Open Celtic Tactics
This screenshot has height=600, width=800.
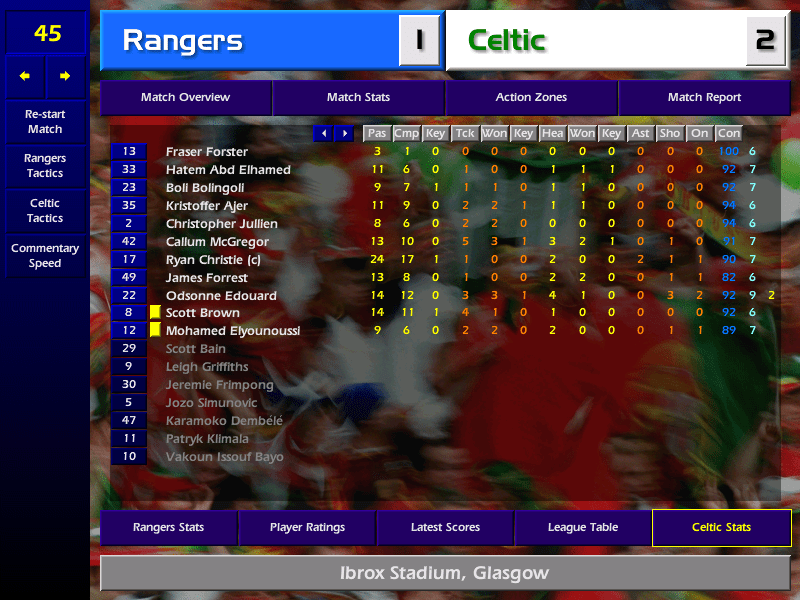tap(45, 211)
